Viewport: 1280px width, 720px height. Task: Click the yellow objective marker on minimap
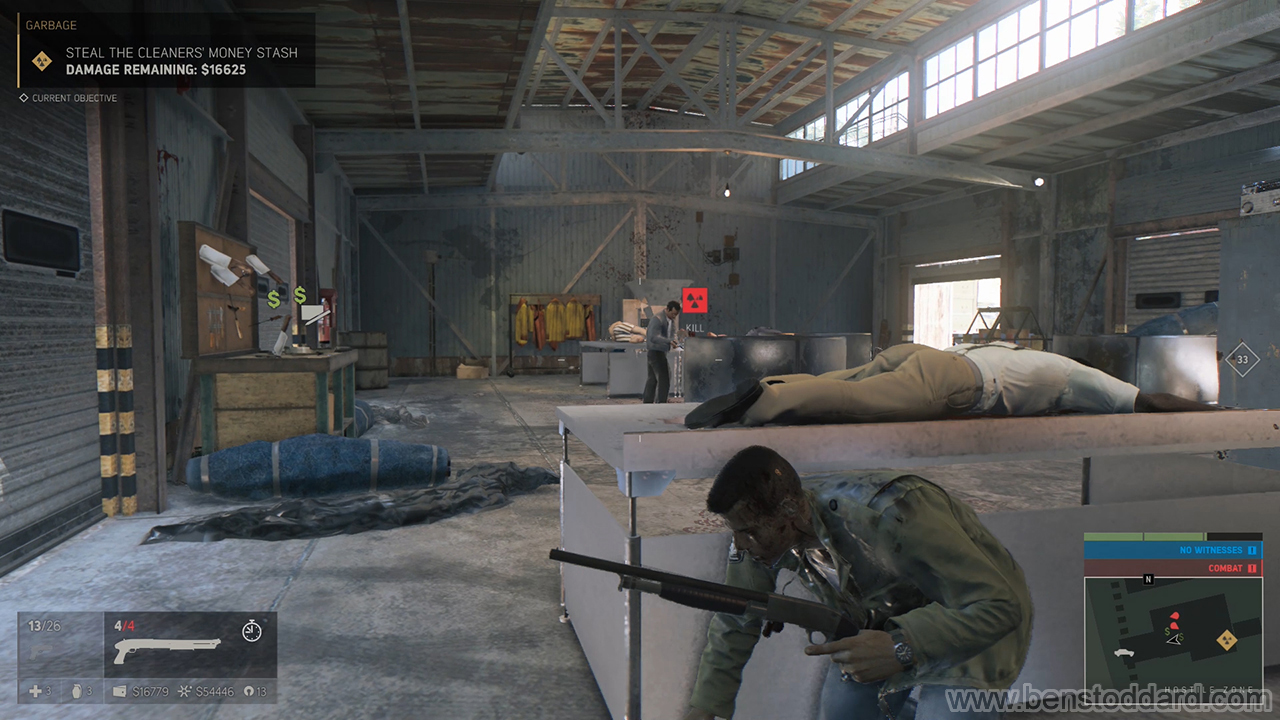click(x=1224, y=640)
